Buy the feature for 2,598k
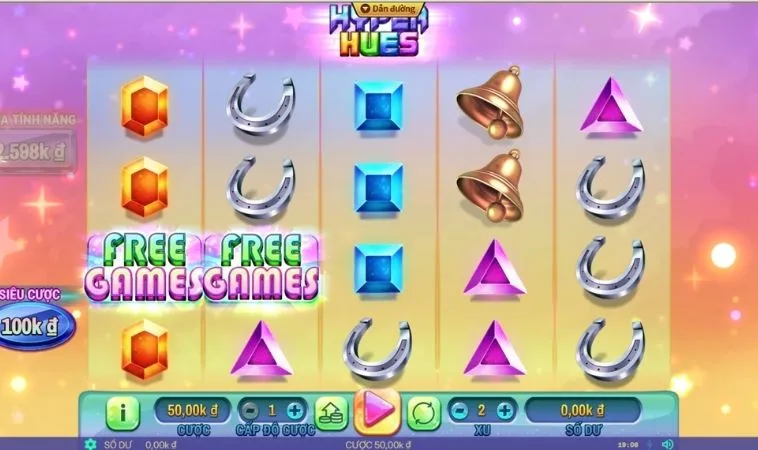The height and width of the screenshot is (450, 758). click(x=36, y=153)
